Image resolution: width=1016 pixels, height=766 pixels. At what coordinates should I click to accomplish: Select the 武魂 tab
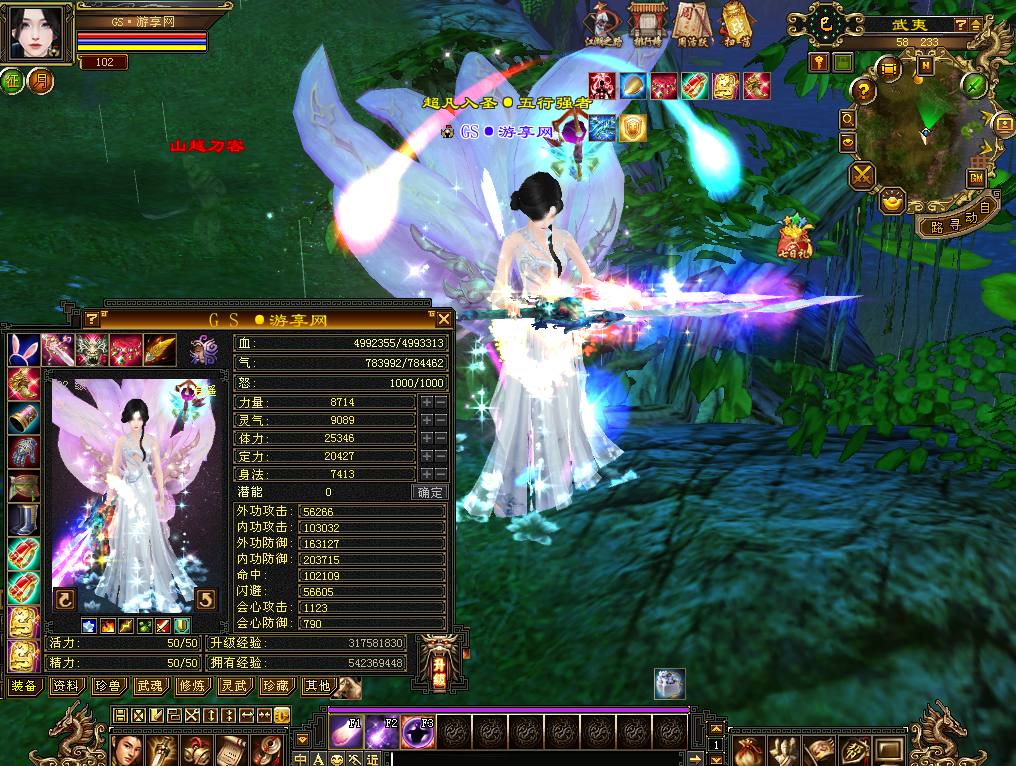(x=149, y=686)
